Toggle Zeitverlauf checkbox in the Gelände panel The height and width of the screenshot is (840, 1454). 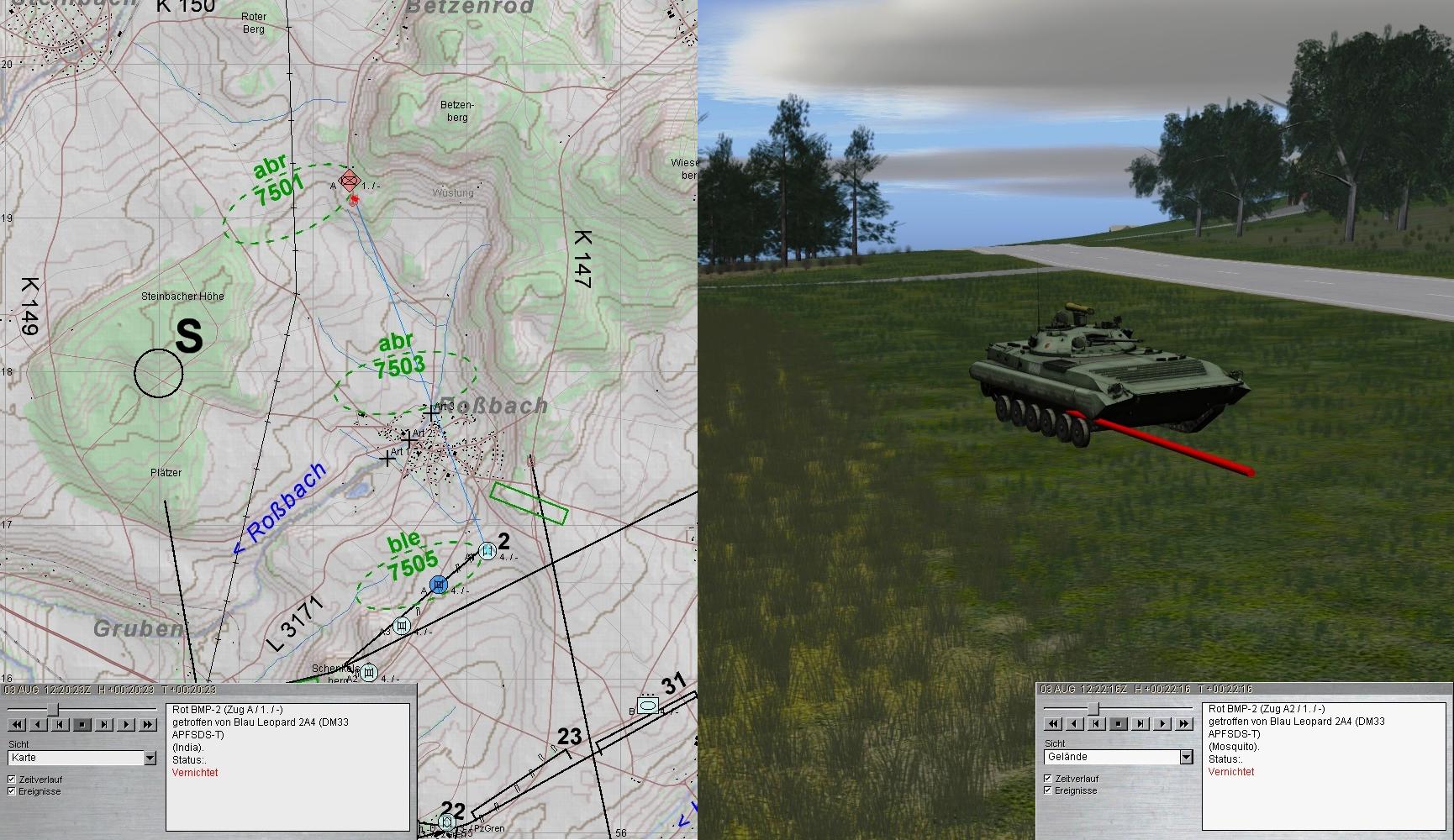1048,779
